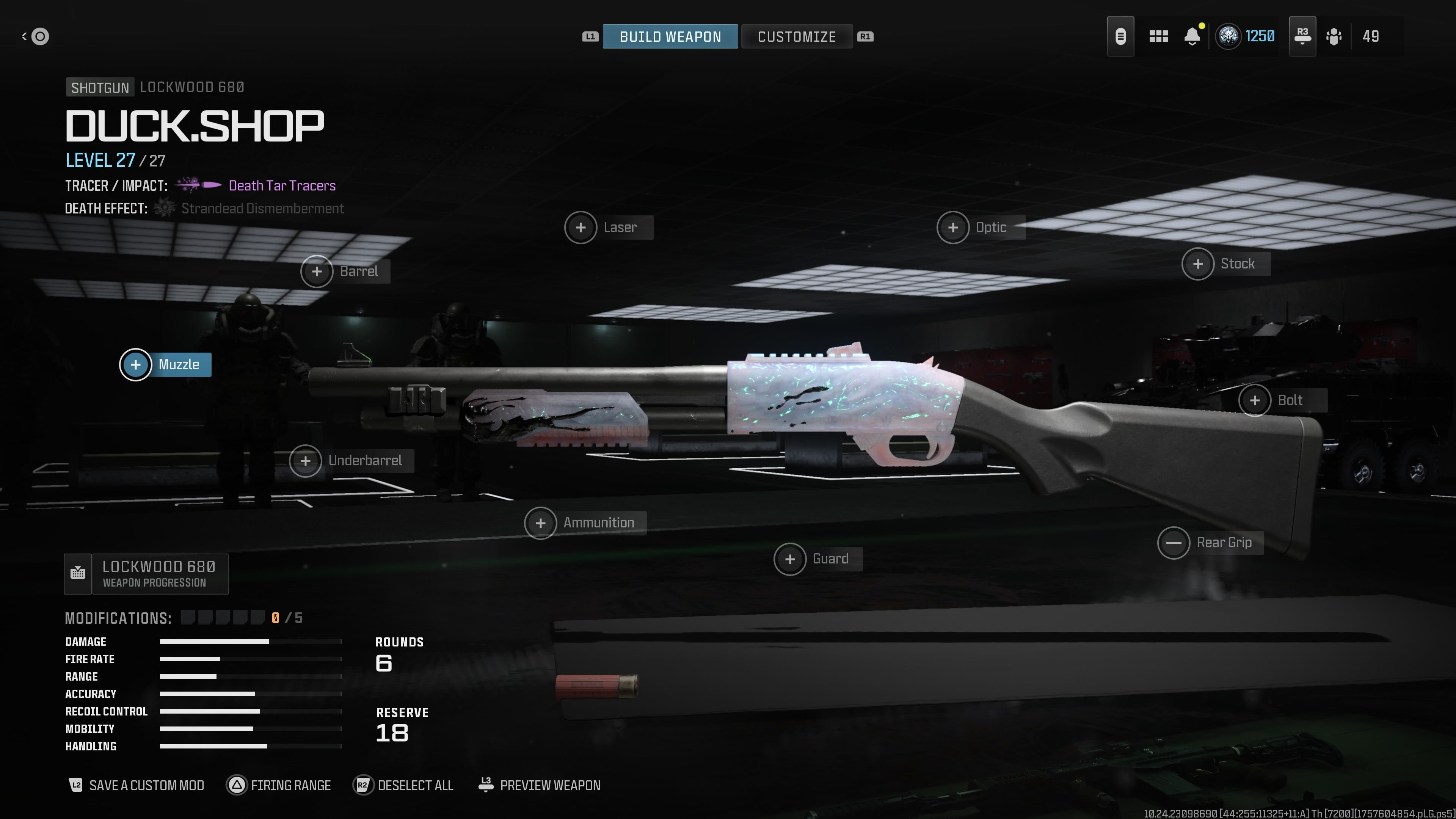The width and height of the screenshot is (1456, 819).
Task: Go back using the top-left arrow
Action: (x=35, y=37)
